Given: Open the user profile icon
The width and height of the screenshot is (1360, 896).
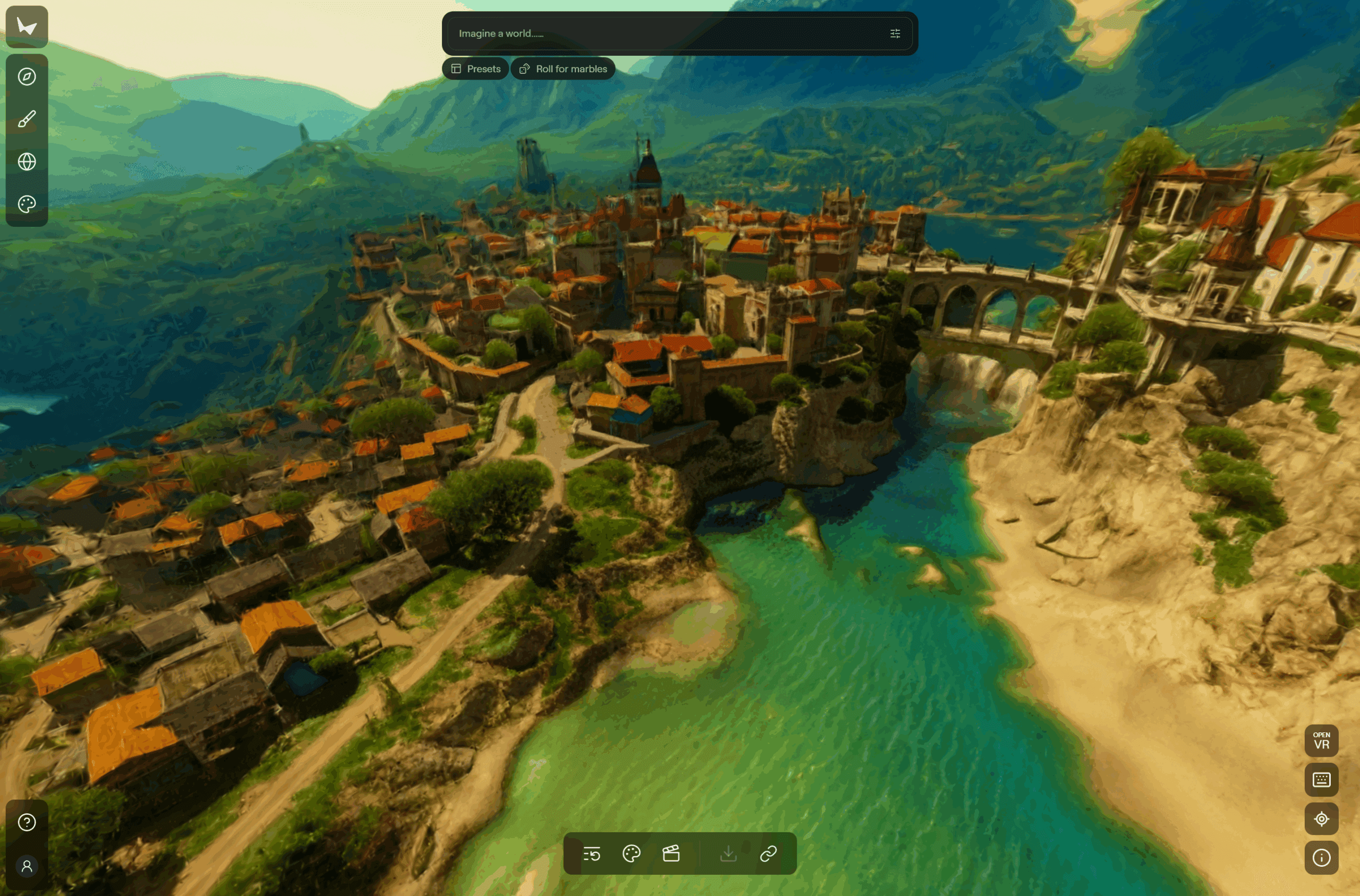Looking at the screenshot, I should click(x=27, y=866).
